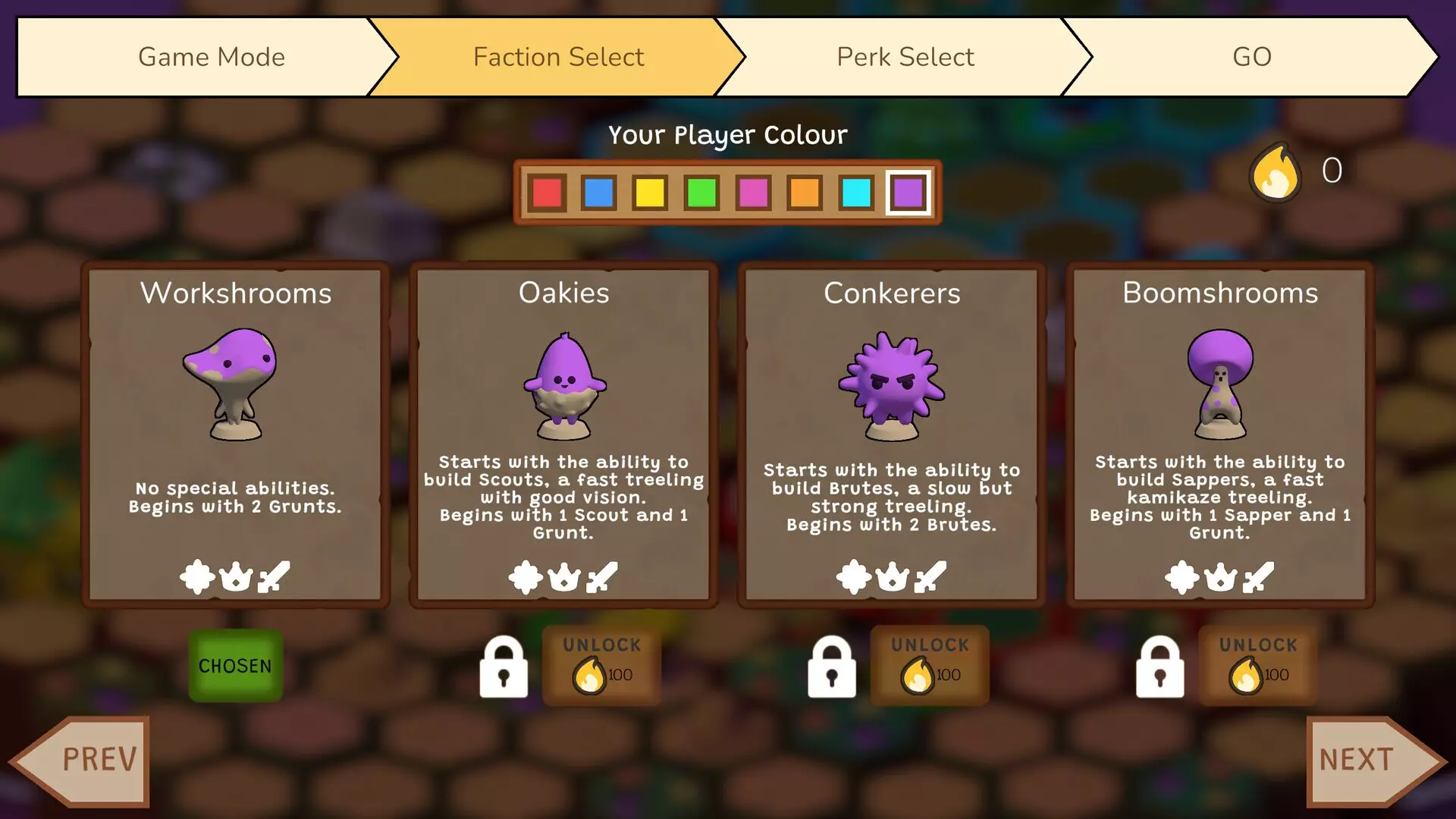This screenshot has height=819, width=1456.
Task: Jump to the GO step
Action: coord(1251,57)
